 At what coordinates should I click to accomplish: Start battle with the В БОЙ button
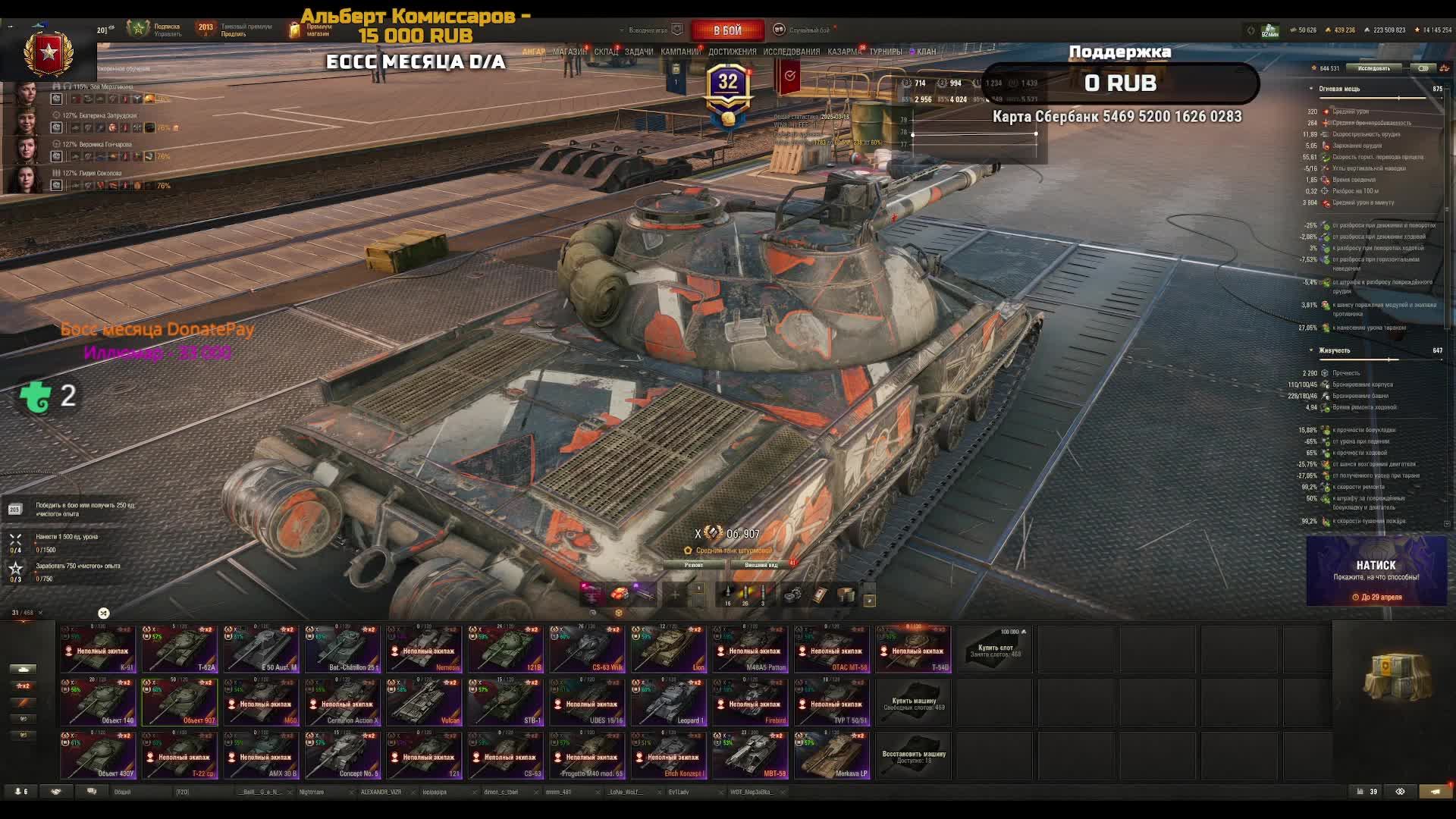(726, 30)
